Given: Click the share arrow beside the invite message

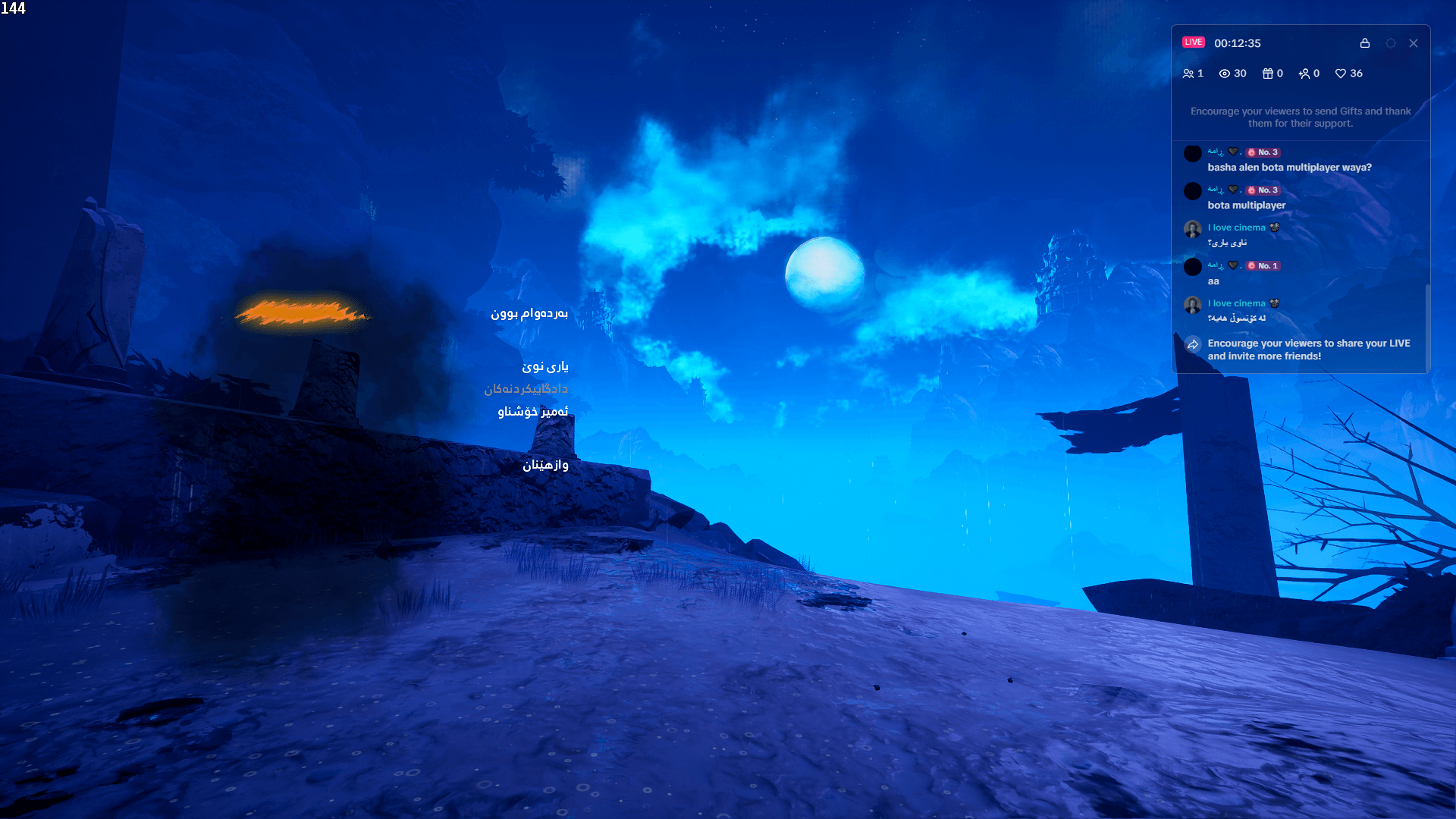Looking at the screenshot, I should pyautogui.click(x=1192, y=344).
